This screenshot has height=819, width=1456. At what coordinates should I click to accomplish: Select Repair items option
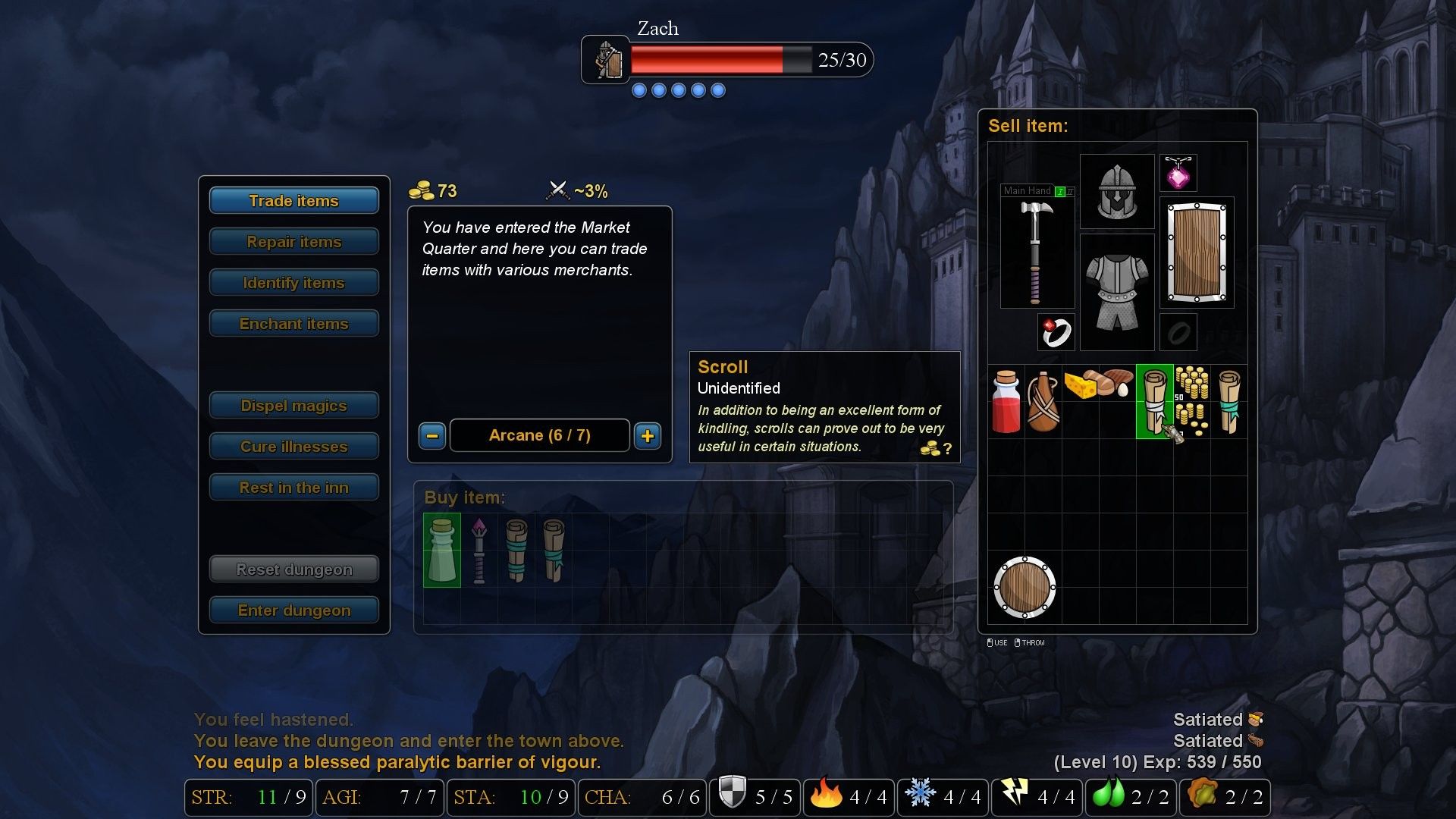tap(293, 242)
